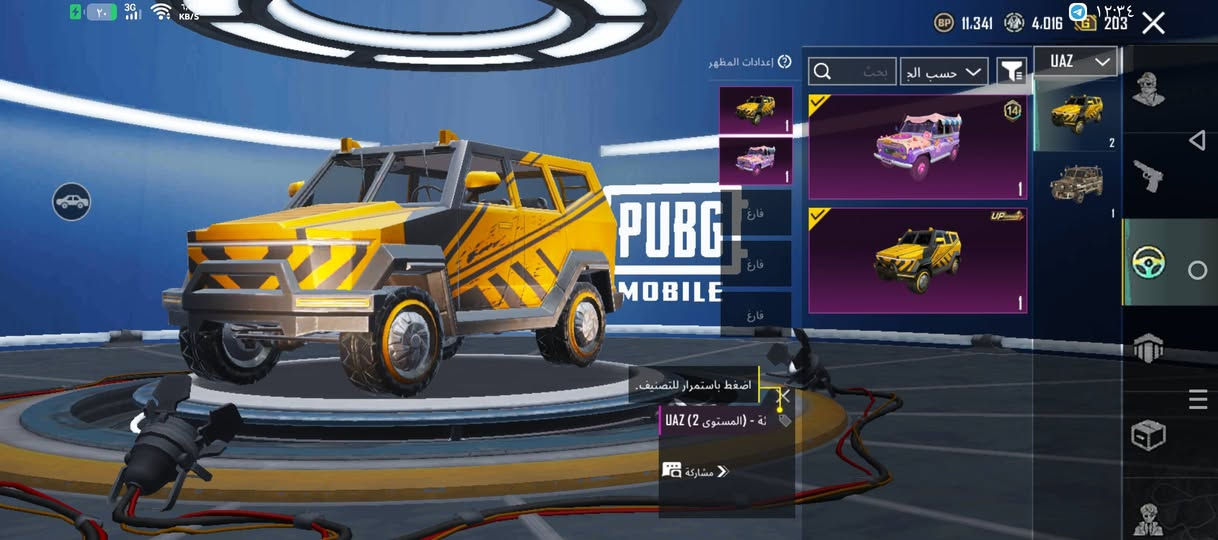Switch to the character outfit category
This screenshot has height=540, width=1218.
1147,91
